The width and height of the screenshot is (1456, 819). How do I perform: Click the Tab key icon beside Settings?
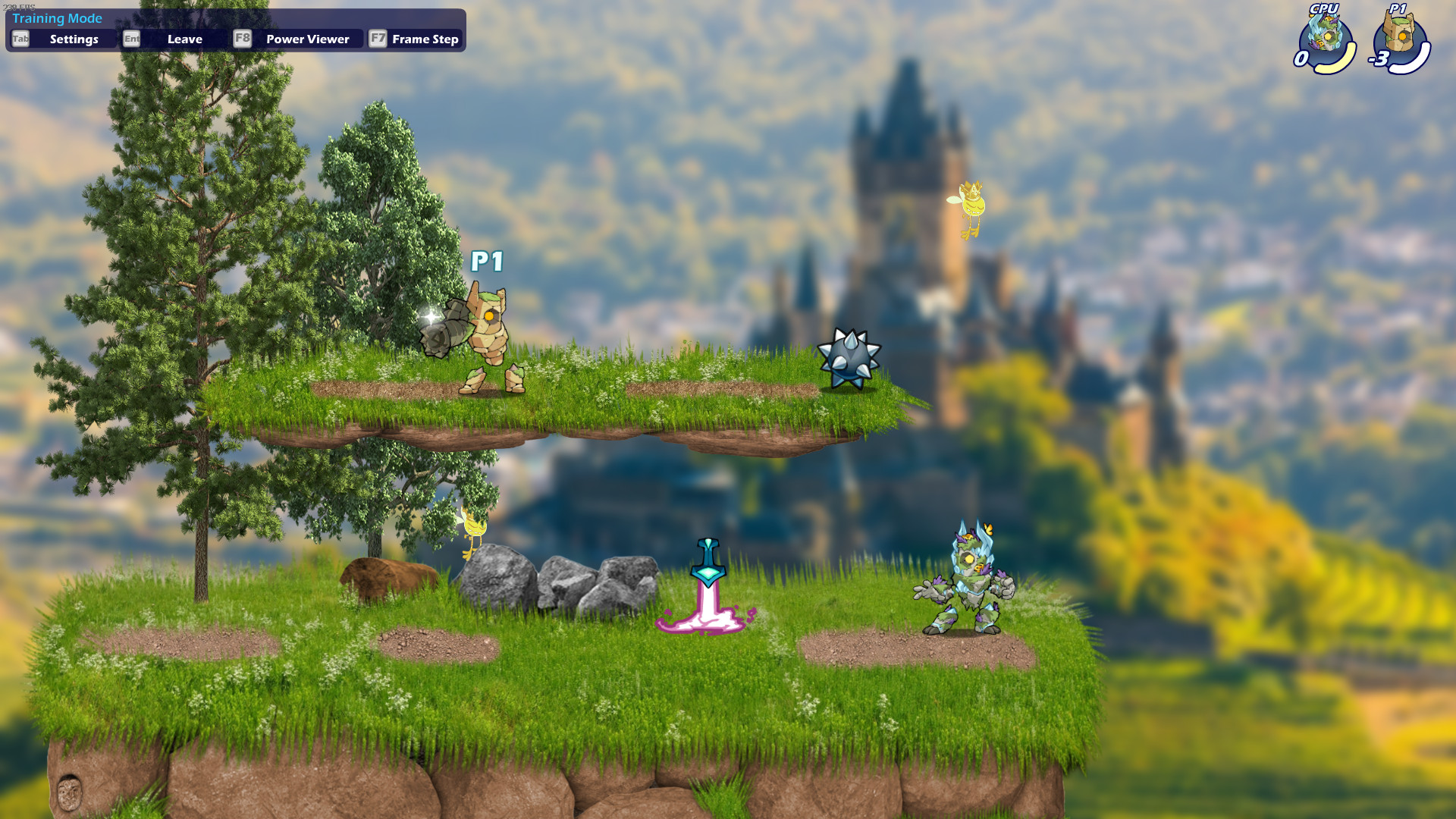[x=20, y=39]
